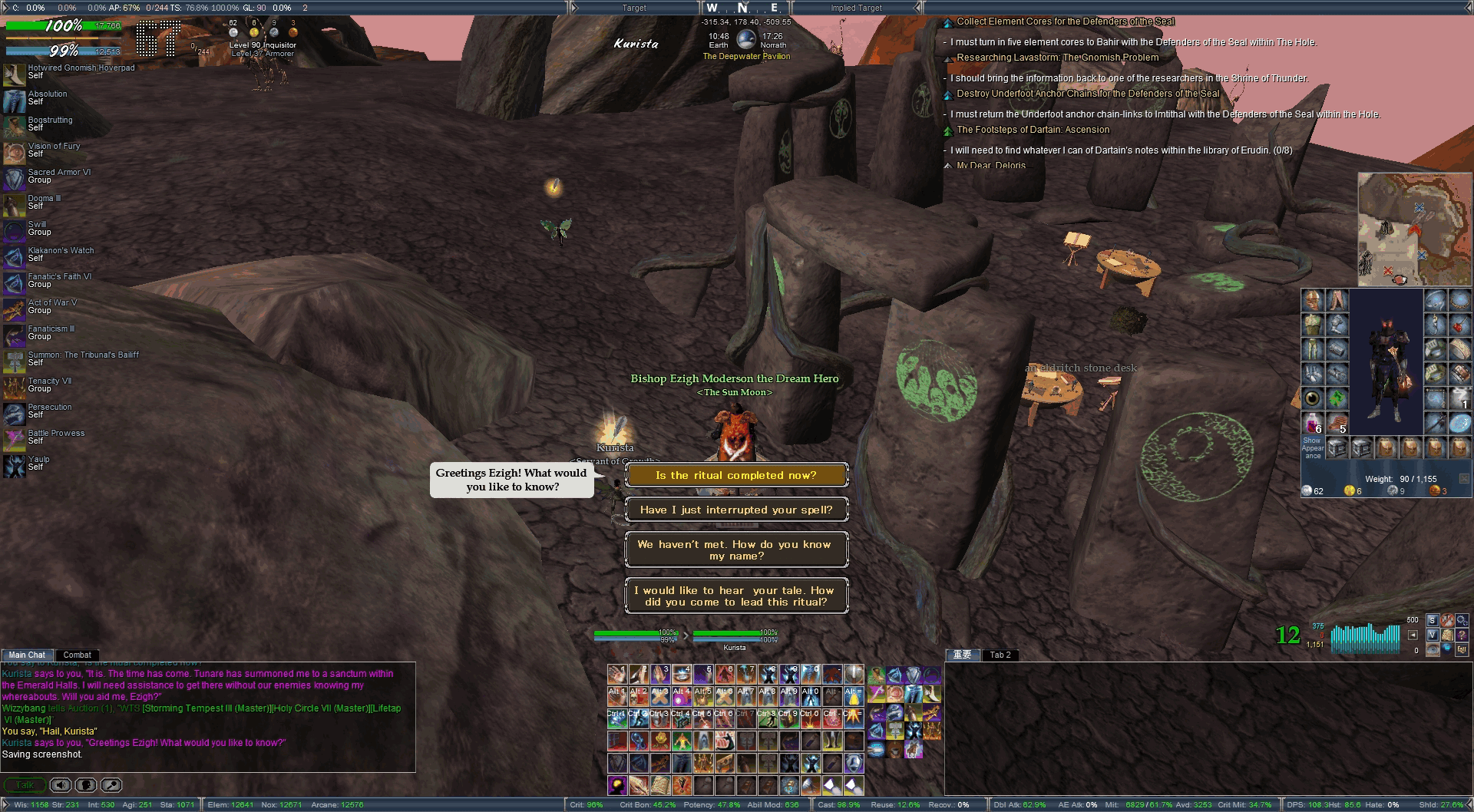The image size is (1474, 812).
Task: Ask "Is the ritual completed now?"
Action: coord(736,475)
